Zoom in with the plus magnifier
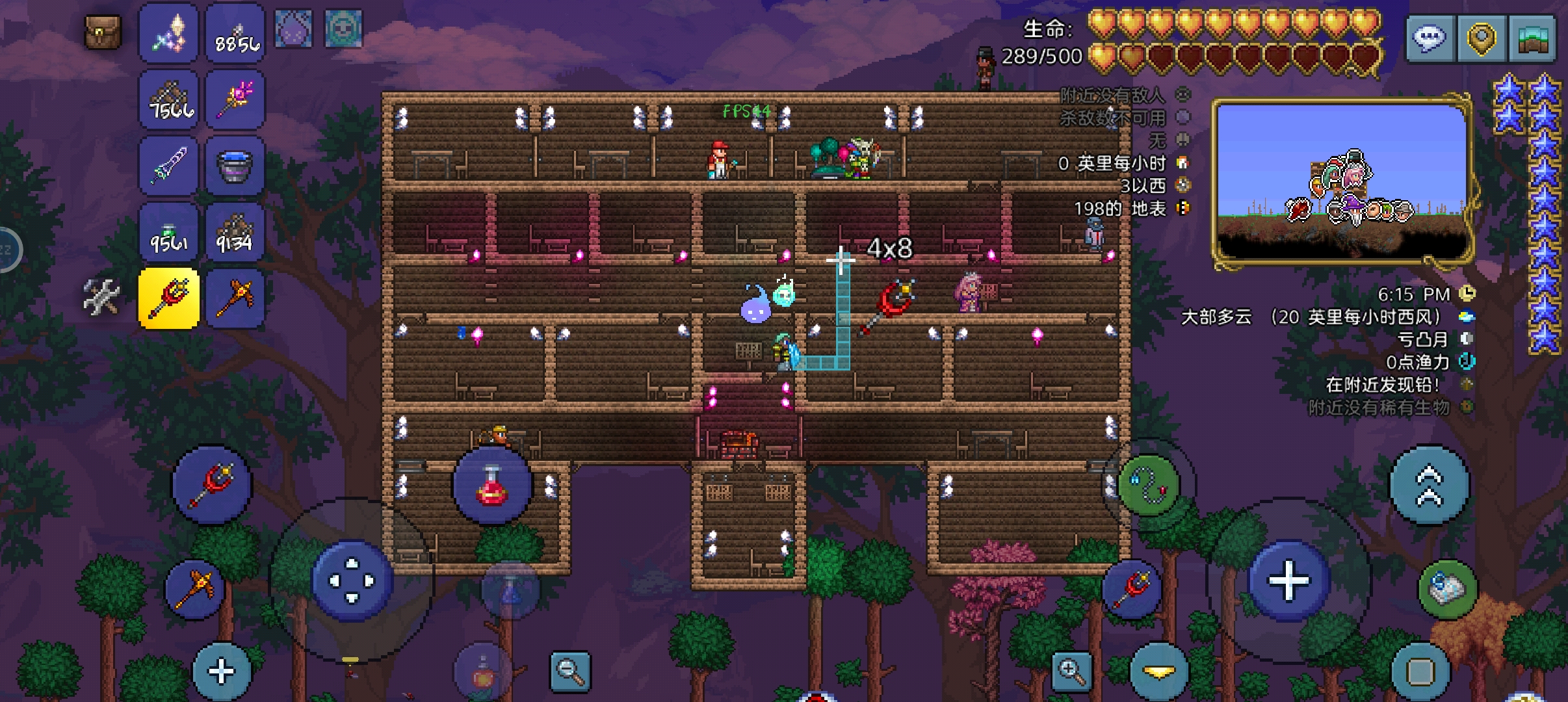 1071,671
